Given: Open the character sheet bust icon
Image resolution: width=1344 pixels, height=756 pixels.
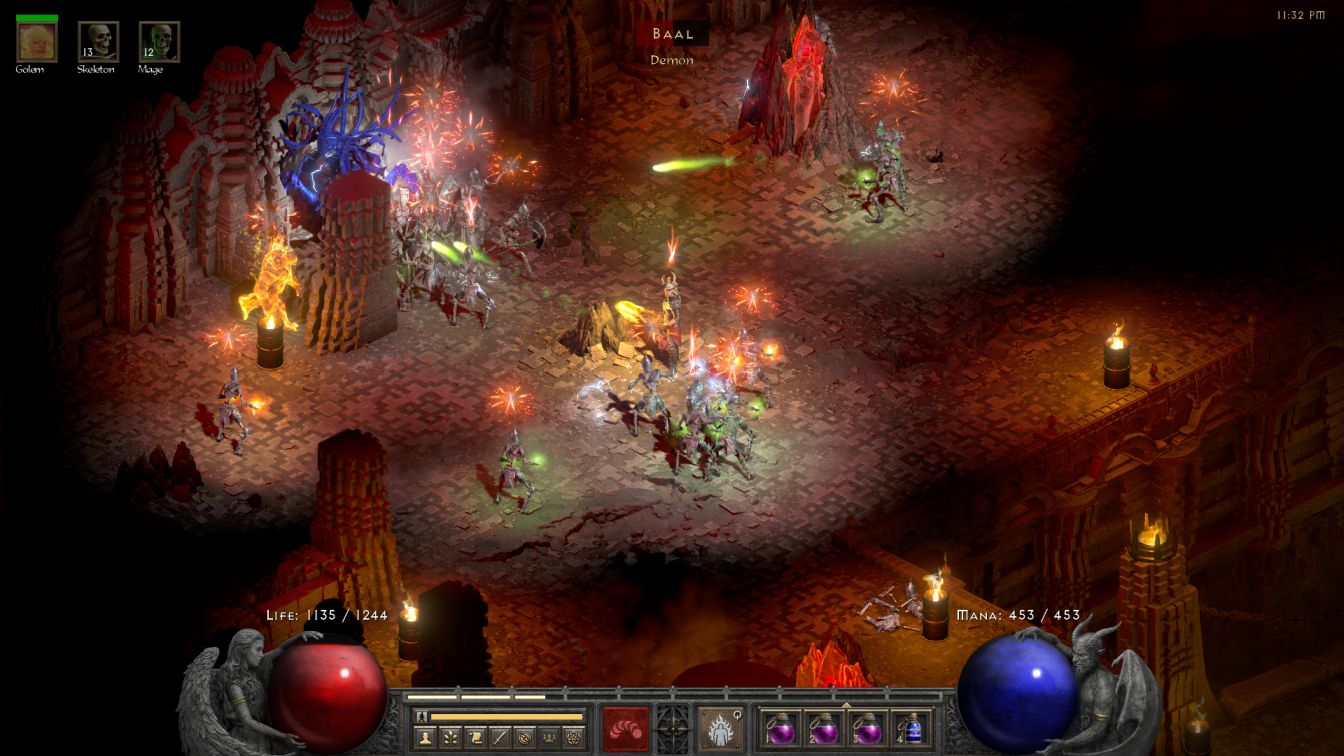Looking at the screenshot, I should point(425,738).
